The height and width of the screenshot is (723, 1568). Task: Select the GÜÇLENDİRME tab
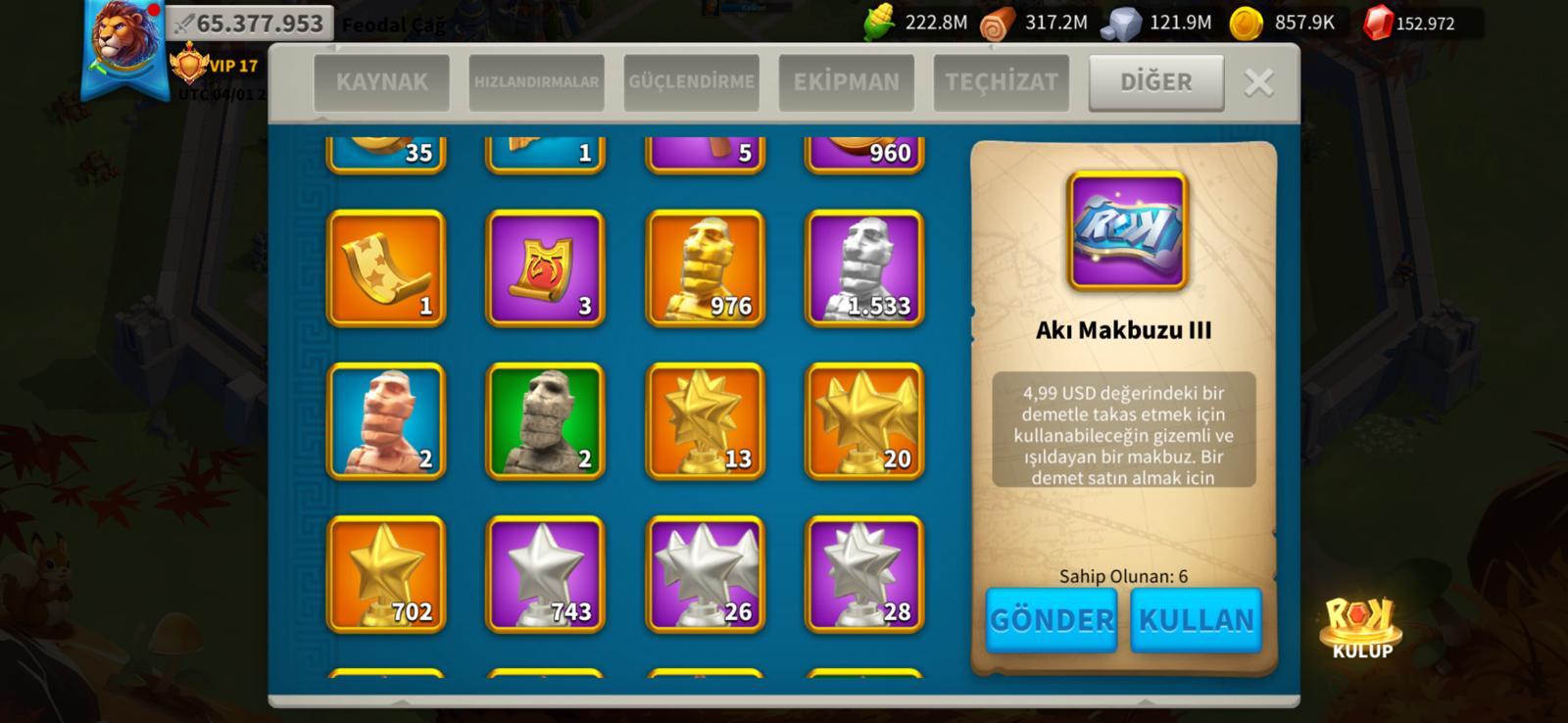pos(691,82)
